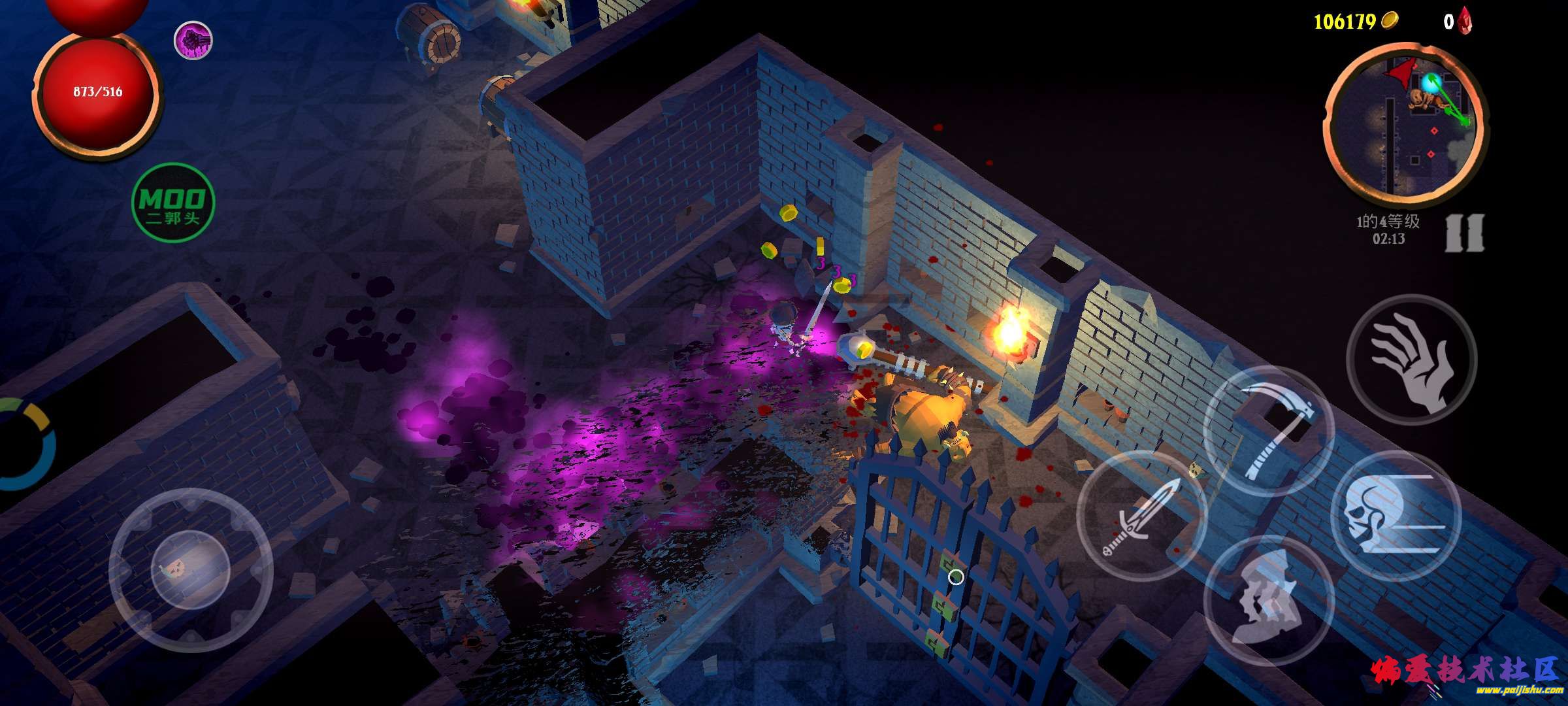Screen dimensions: 1568x706
Task: Open the green MOD menu overlay
Action: pos(173,202)
